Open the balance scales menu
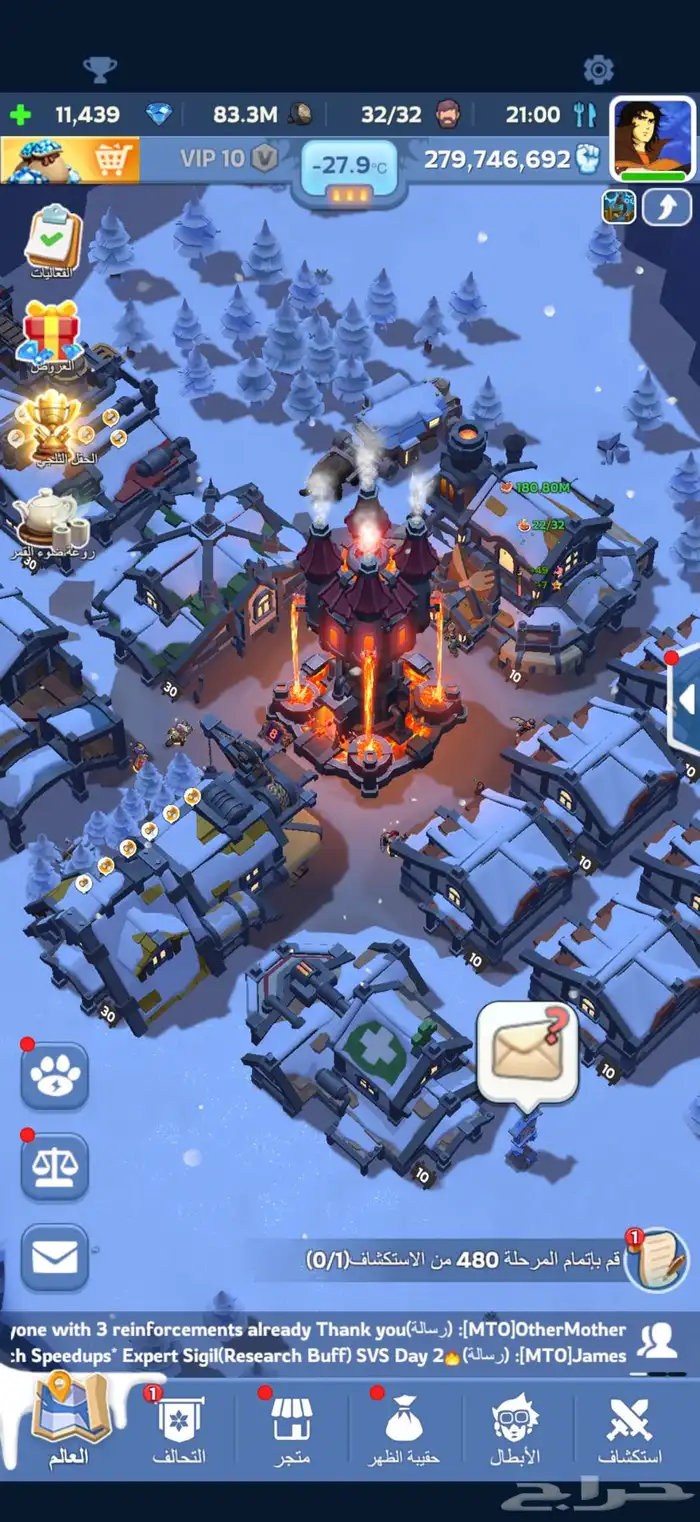 coord(55,1167)
